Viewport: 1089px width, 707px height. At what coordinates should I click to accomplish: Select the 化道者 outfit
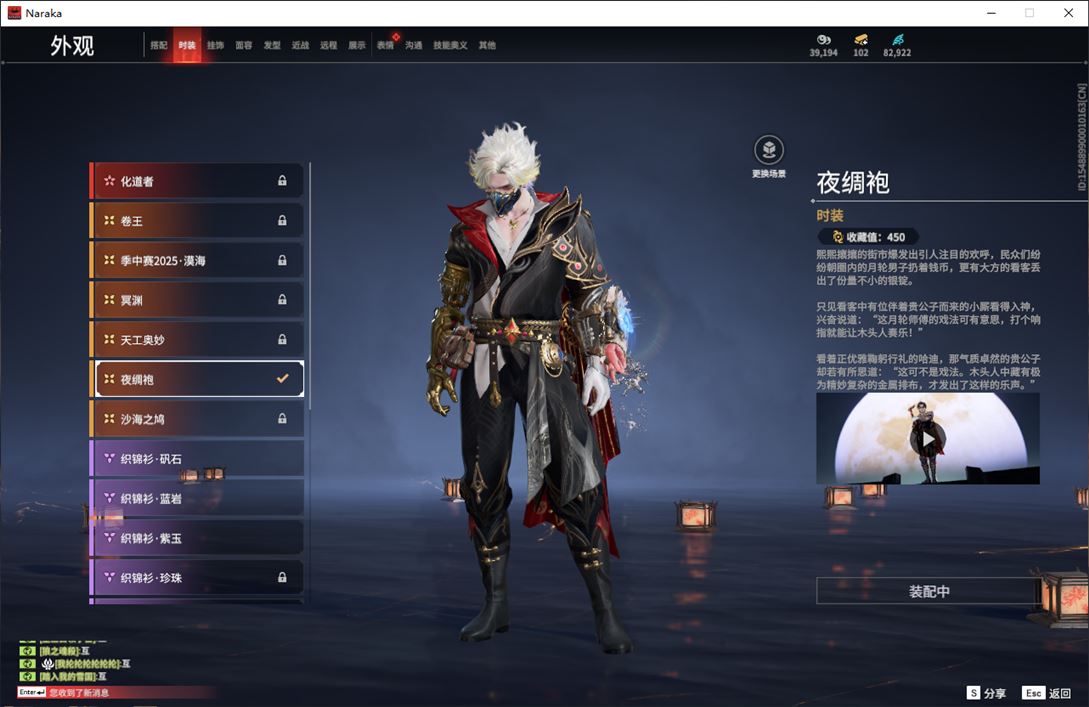(198, 181)
